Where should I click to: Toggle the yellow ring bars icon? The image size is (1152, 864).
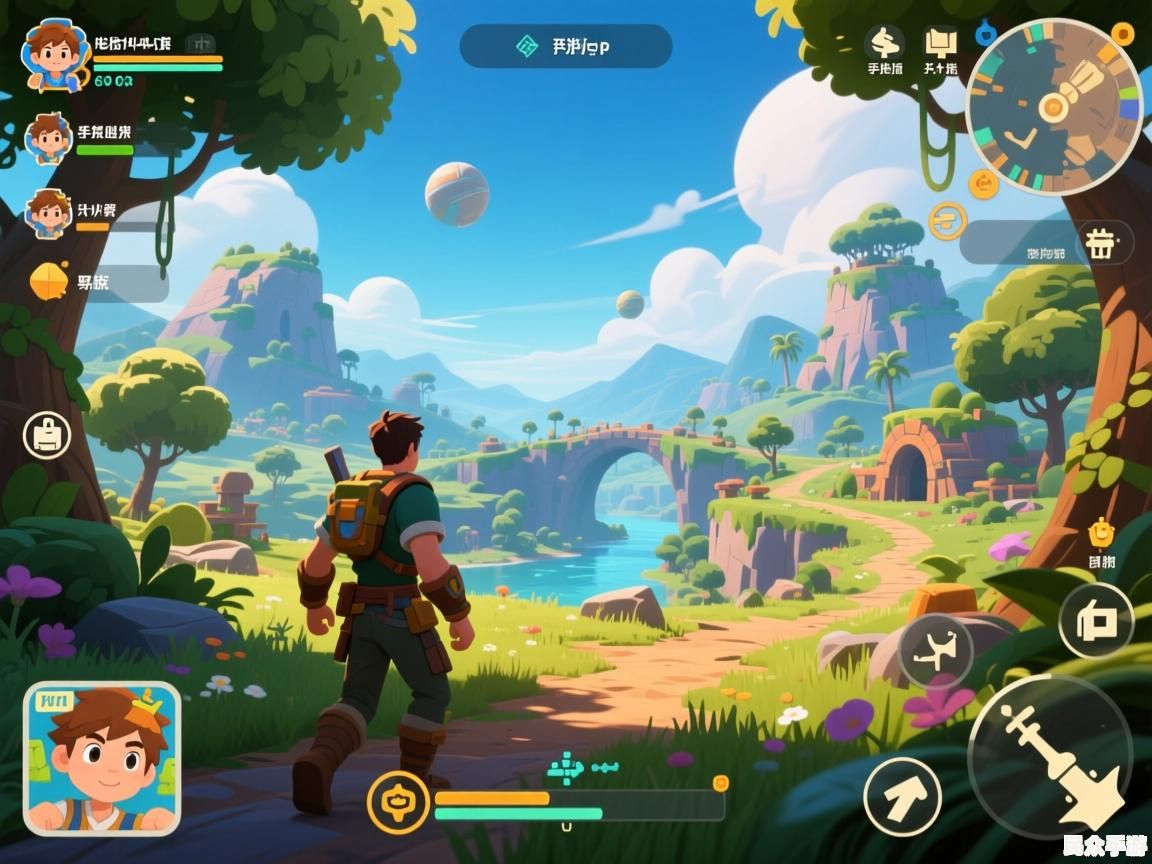[x=947, y=221]
